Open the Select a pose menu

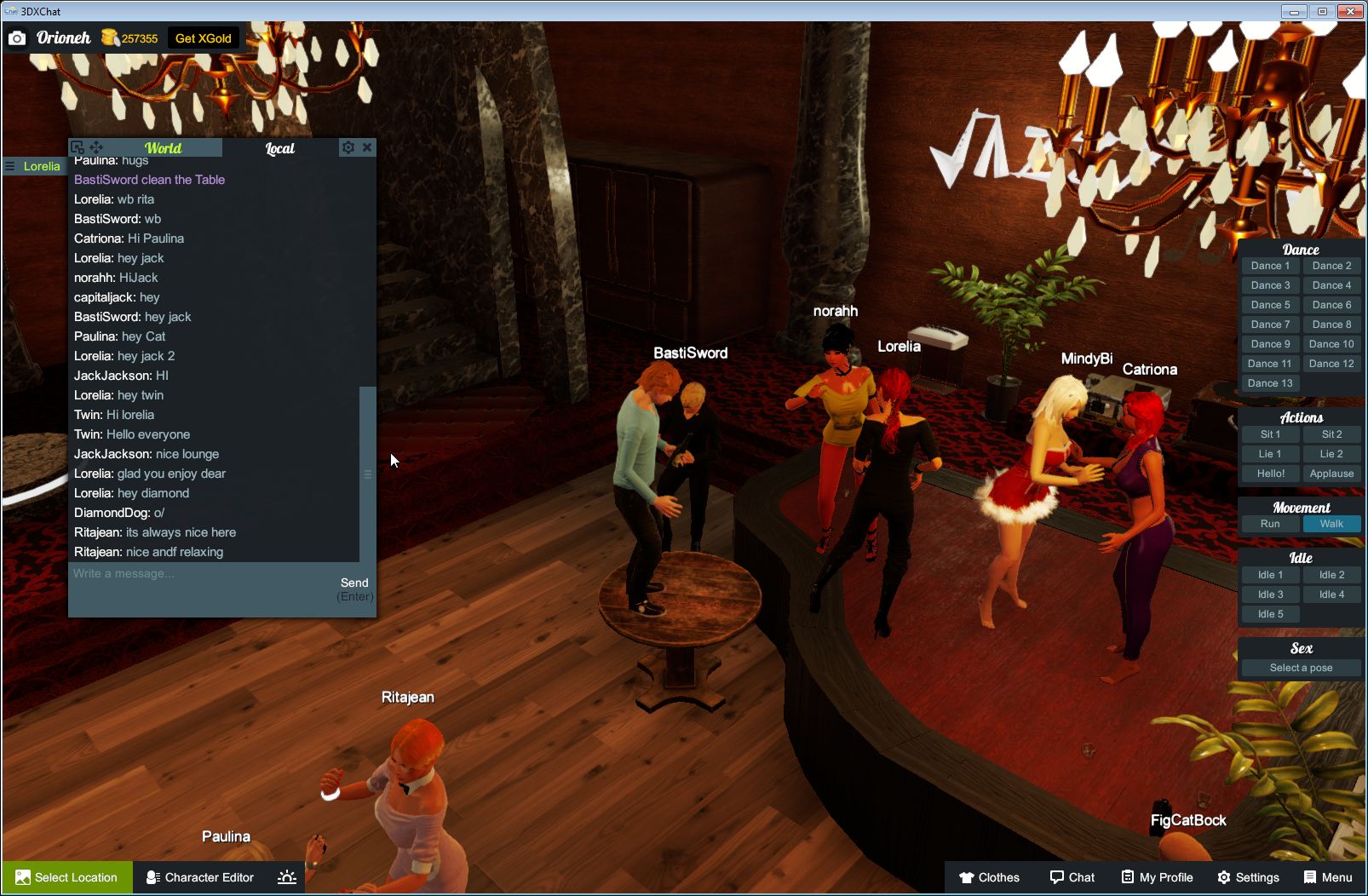point(1300,667)
